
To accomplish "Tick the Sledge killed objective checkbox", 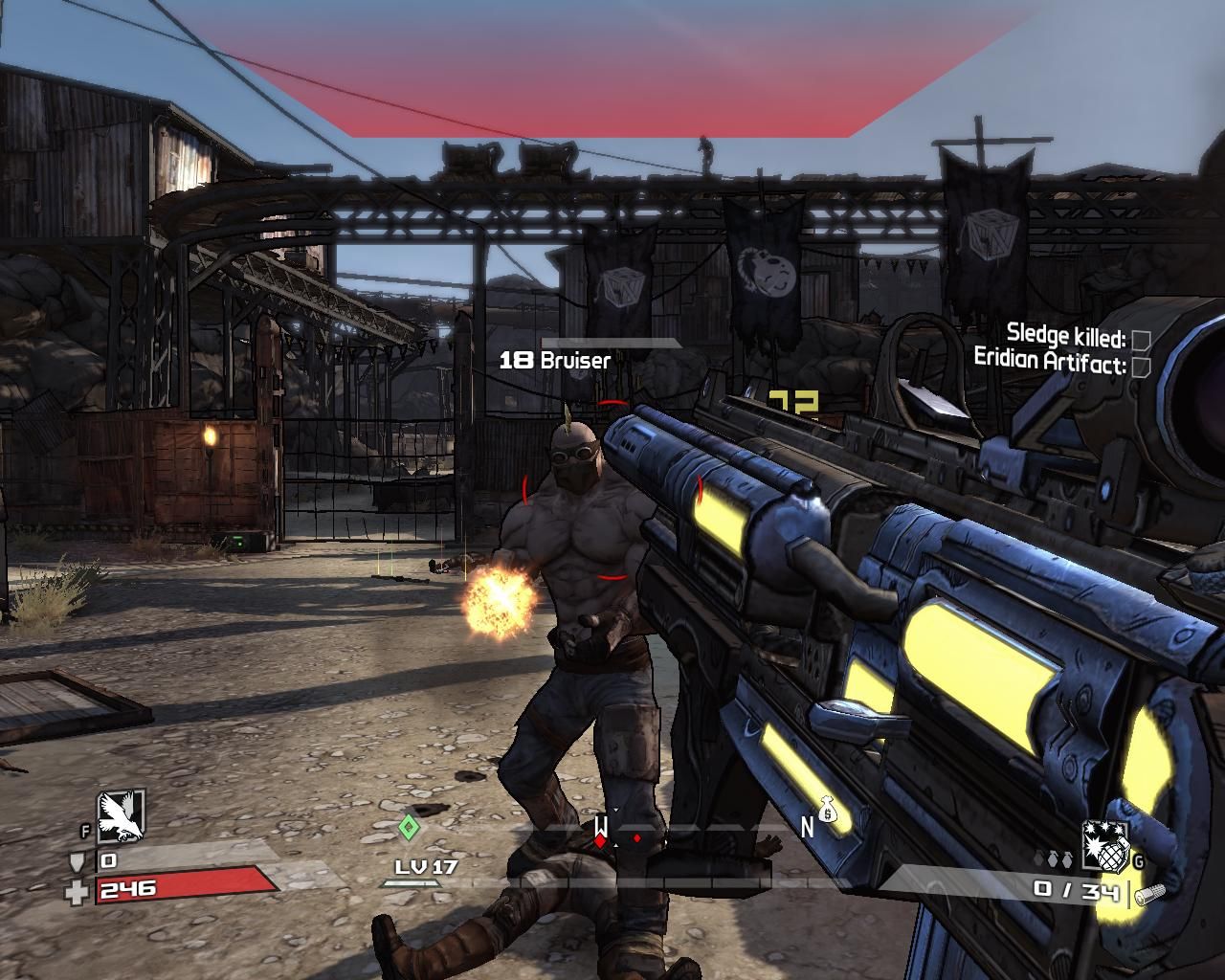I will coord(1140,340).
